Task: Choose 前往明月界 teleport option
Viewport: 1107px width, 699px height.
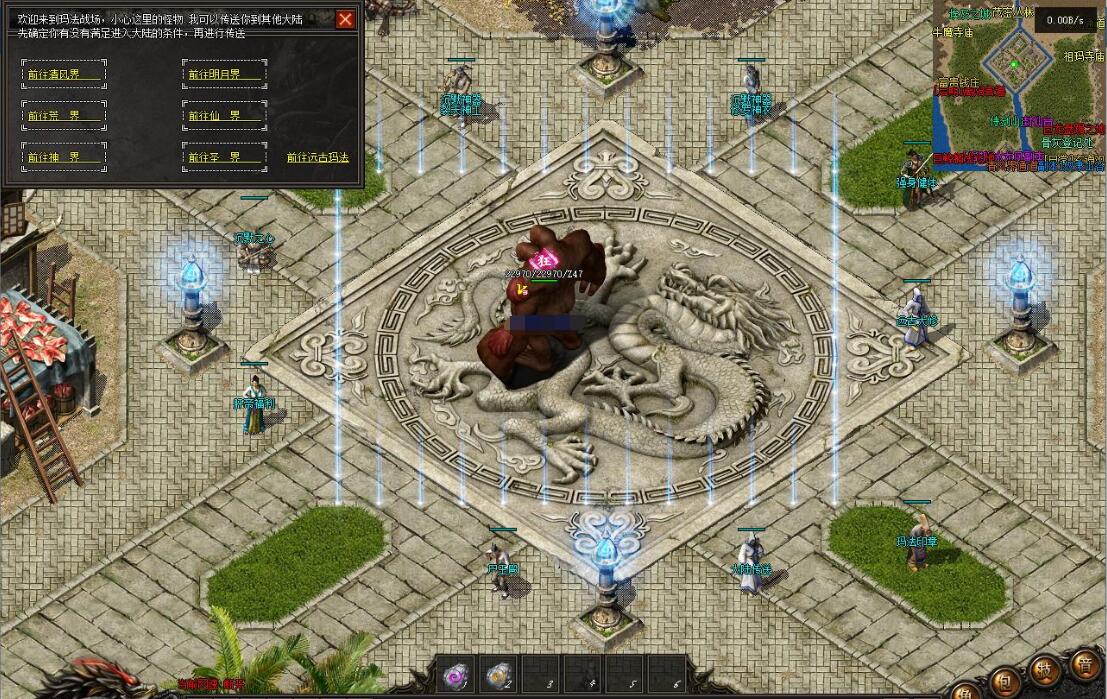Action: (224, 74)
